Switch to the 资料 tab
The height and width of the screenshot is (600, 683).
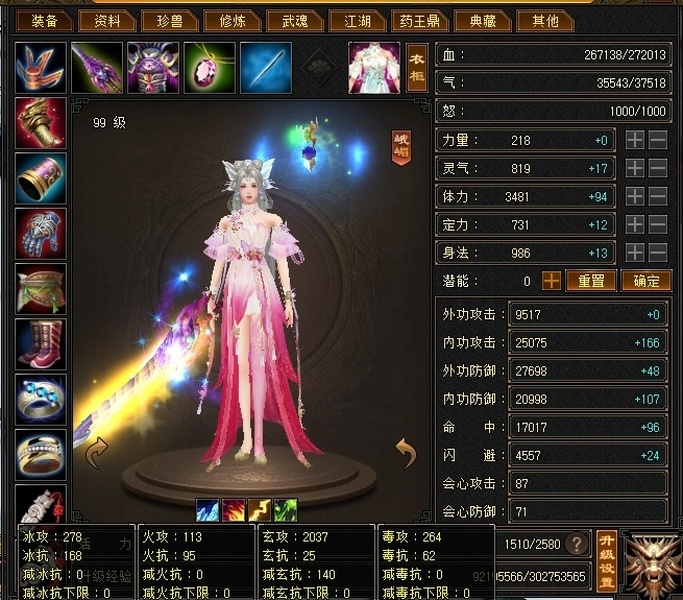pos(107,20)
